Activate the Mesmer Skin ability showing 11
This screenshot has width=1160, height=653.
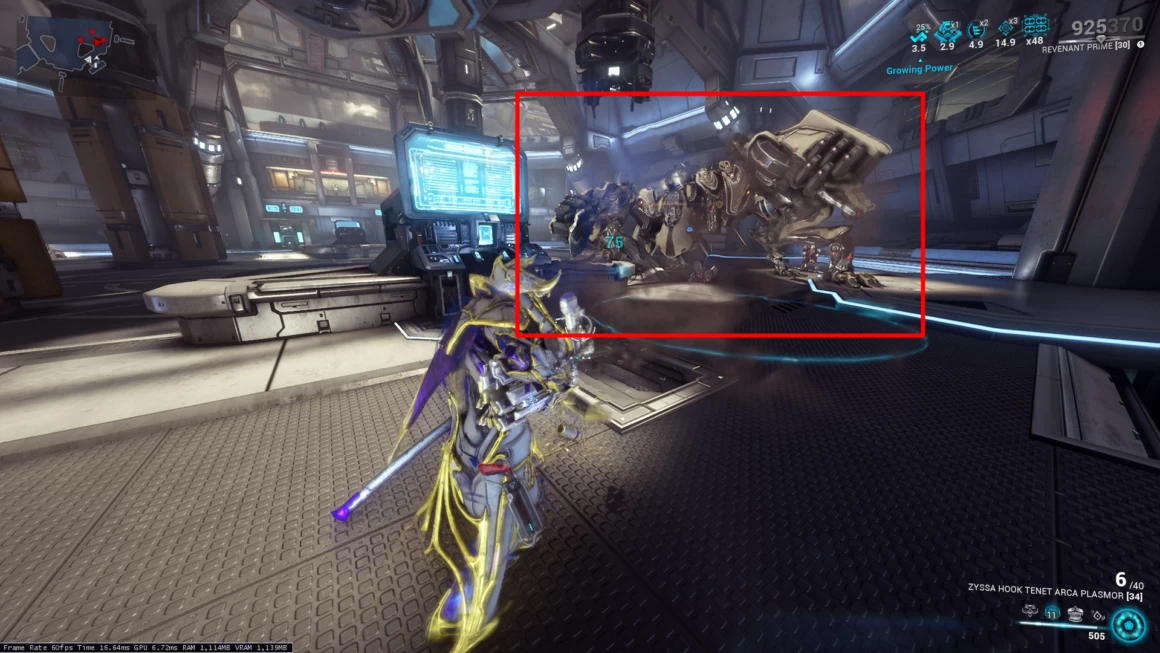[1052, 613]
